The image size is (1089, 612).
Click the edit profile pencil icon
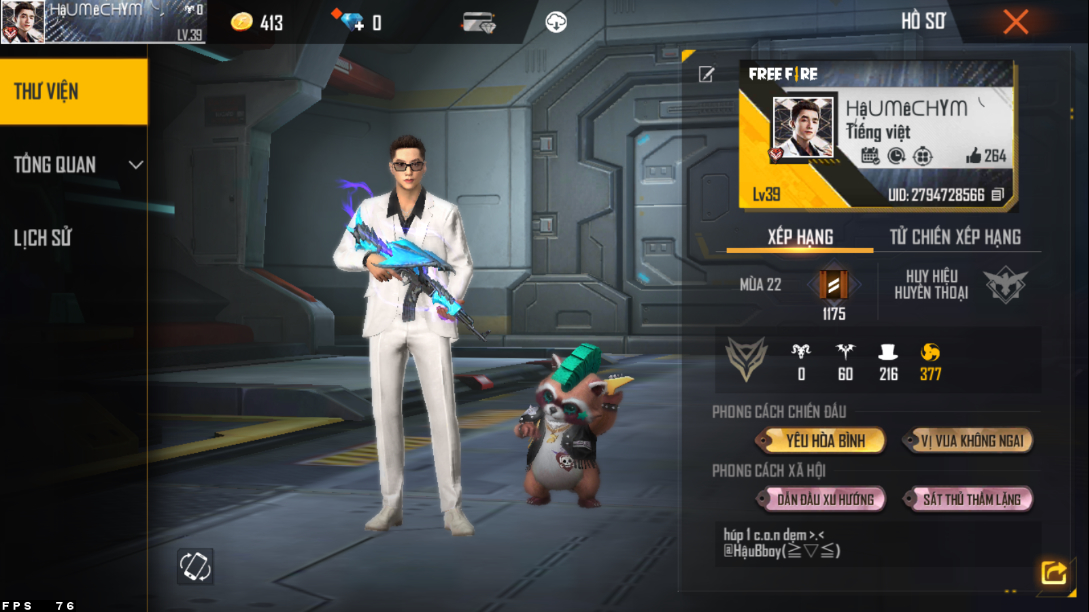[707, 74]
